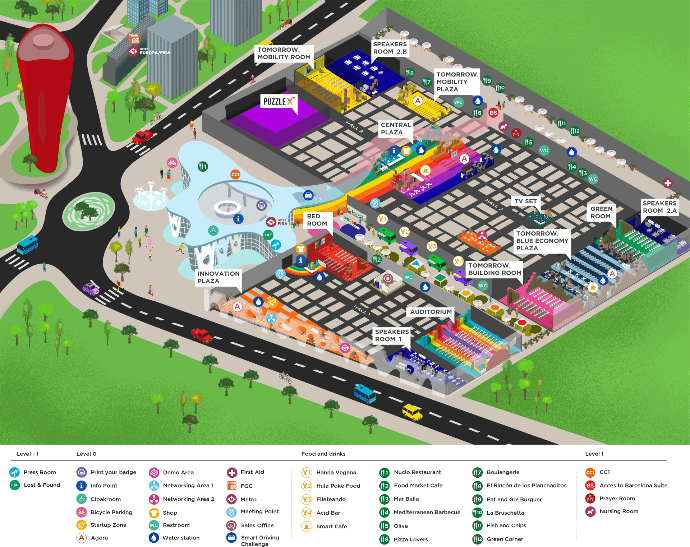Select the Tomorrow.Blue Economy Plaza label
This screenshot has width=690, height=547.
(542, 241)
